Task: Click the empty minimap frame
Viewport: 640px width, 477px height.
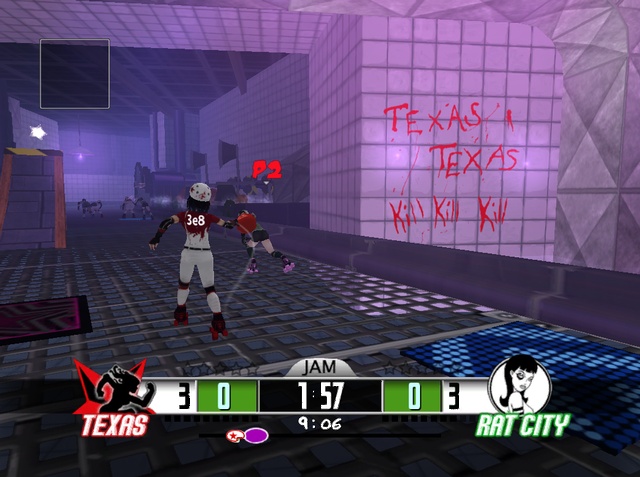Action: tap(75, 73)
